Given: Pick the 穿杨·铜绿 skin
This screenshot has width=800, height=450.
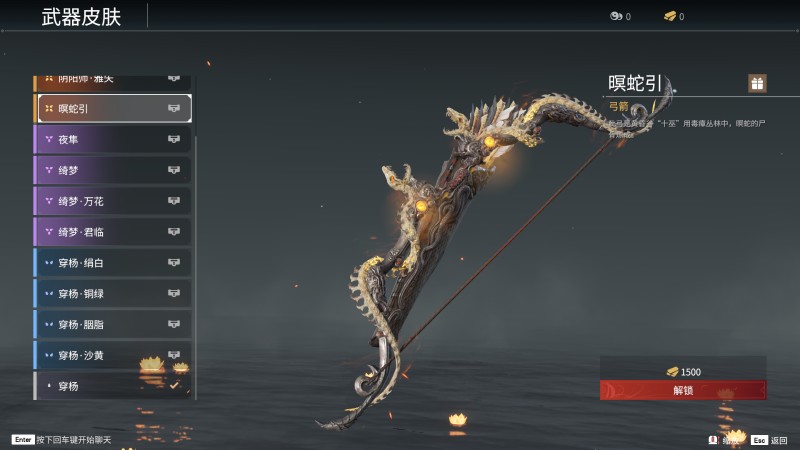Looking at the screenshot, I should click(x=113, y=294).
